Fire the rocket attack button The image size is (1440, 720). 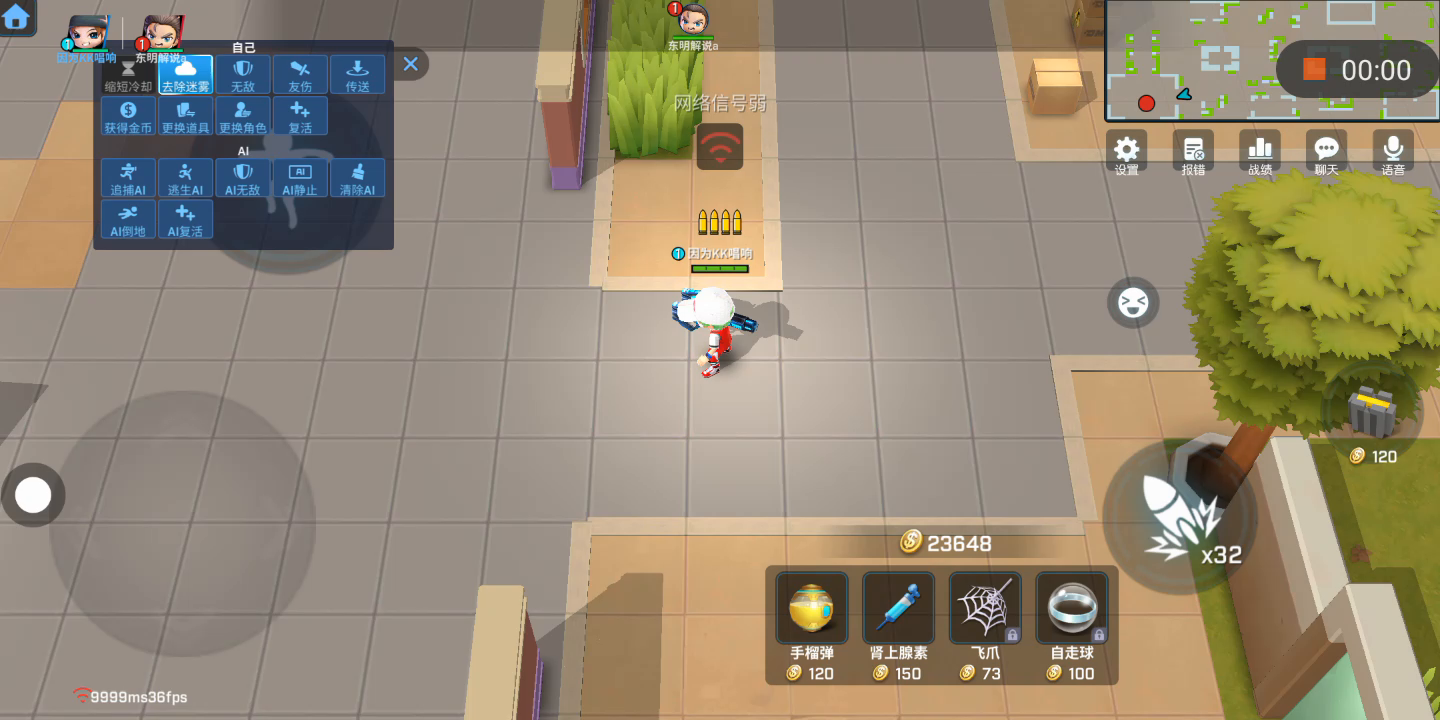tap(1178, 517)
